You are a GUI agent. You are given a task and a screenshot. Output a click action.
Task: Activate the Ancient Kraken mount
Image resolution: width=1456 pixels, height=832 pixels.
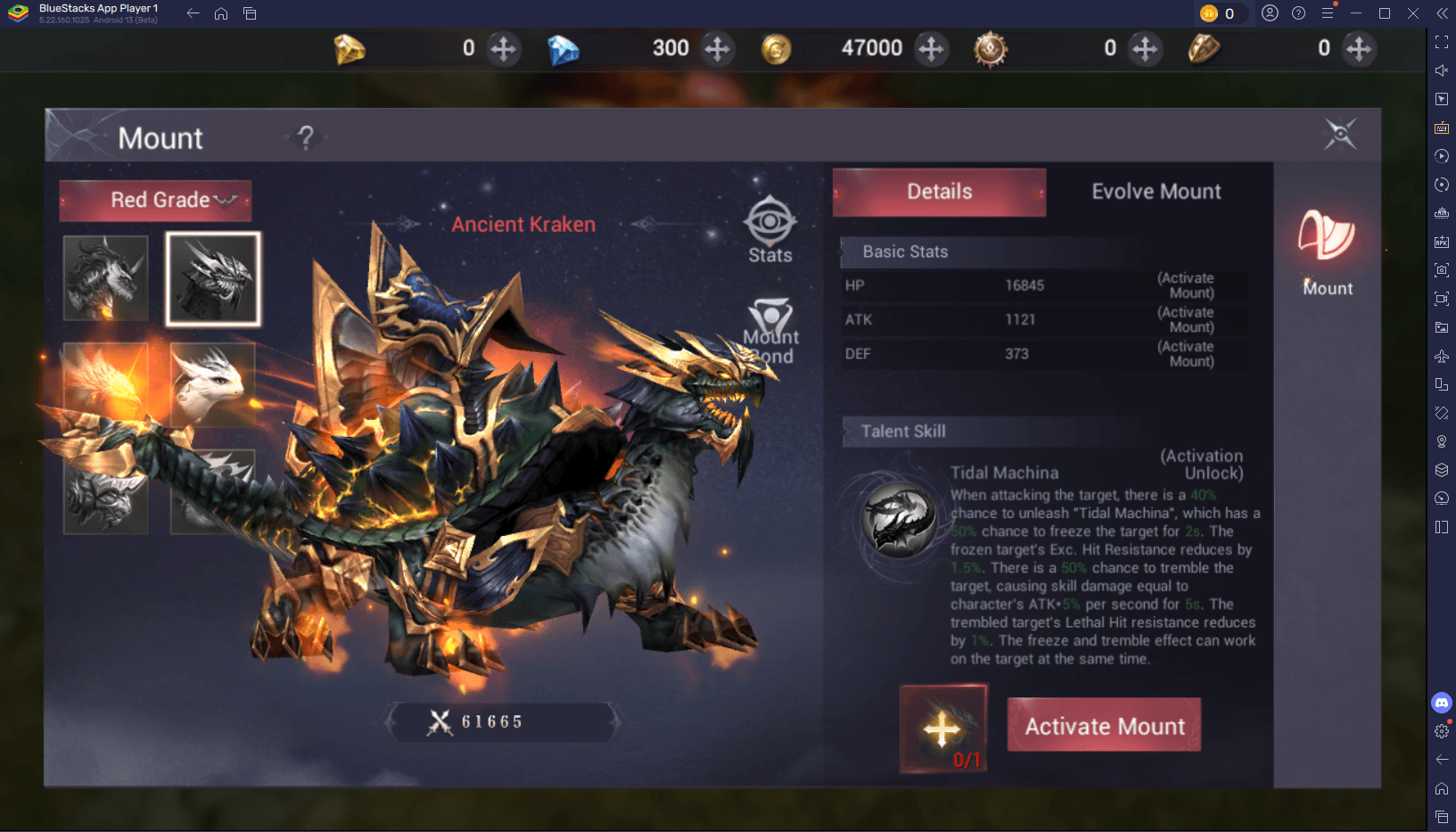pyautogui.click(x=1104, y=725)
